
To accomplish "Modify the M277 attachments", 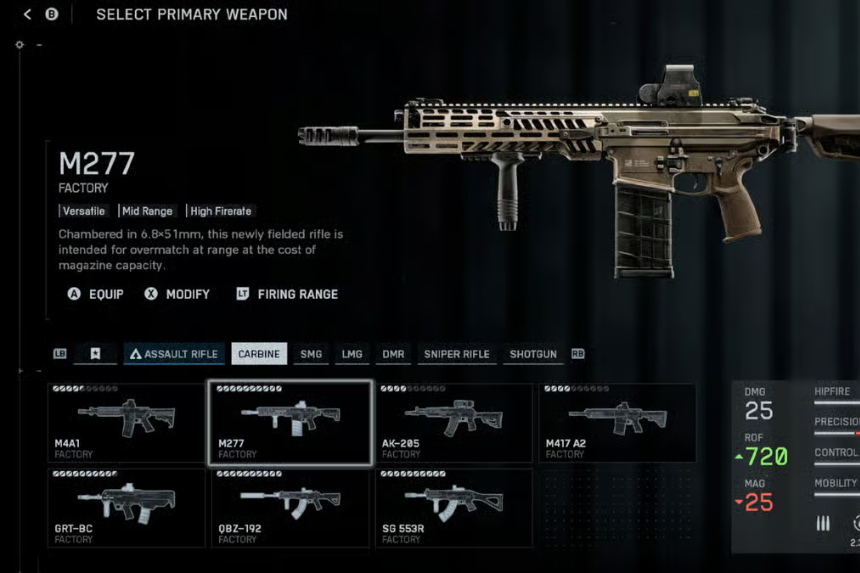I will [x=177, y=294].
